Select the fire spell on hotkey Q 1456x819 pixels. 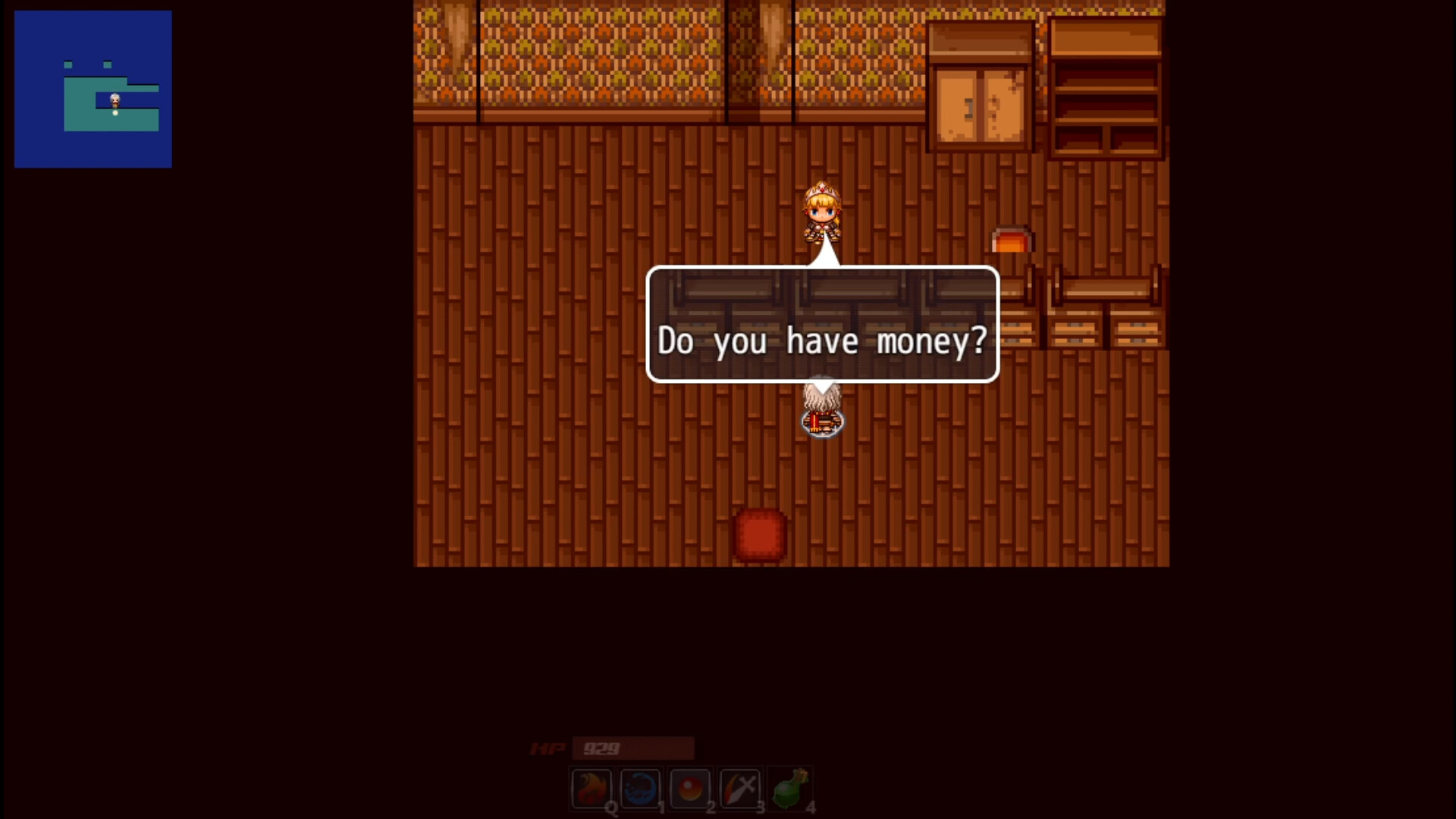590,787
